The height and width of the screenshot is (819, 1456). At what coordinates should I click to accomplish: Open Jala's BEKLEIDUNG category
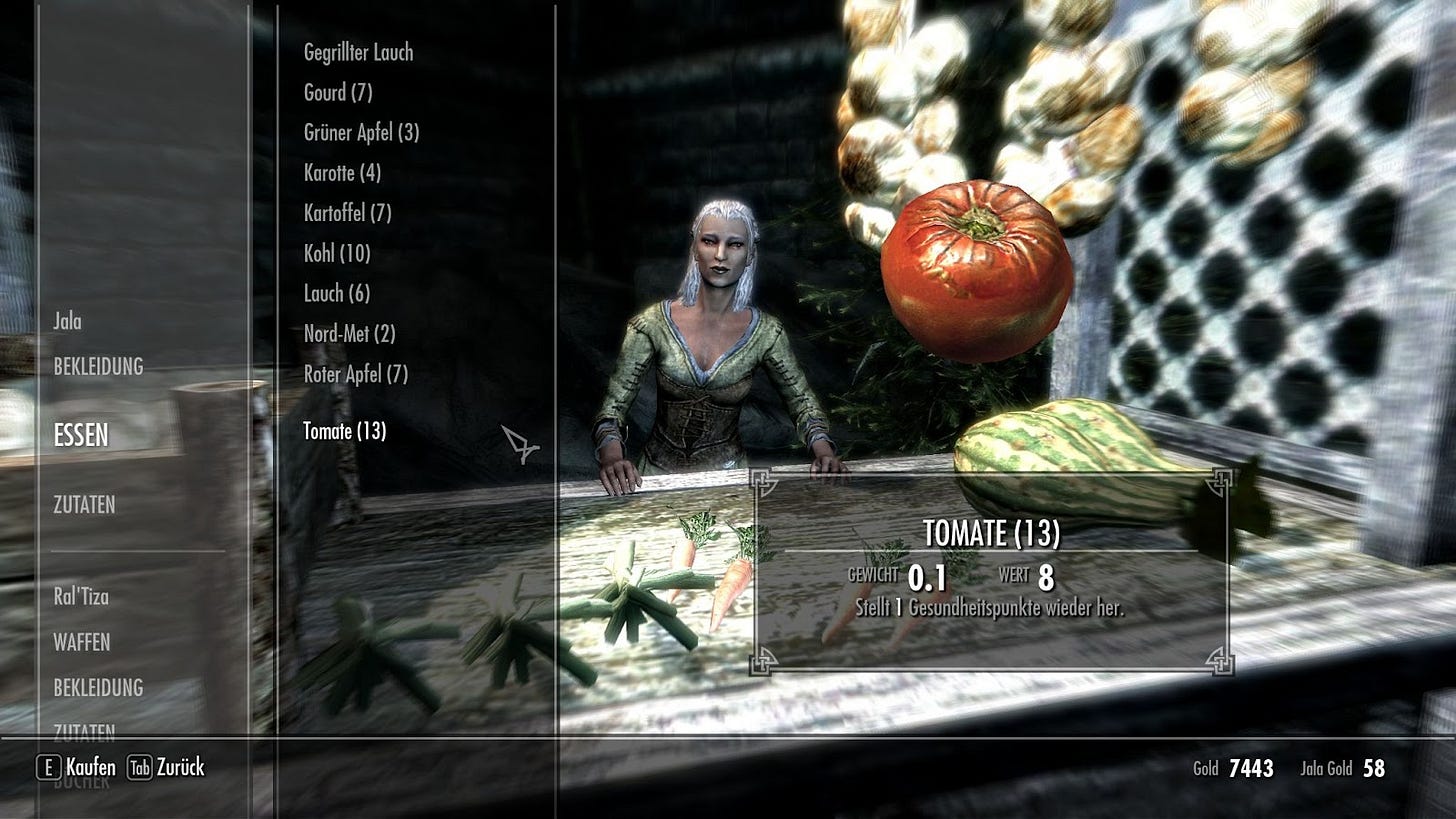pos(98,367)
